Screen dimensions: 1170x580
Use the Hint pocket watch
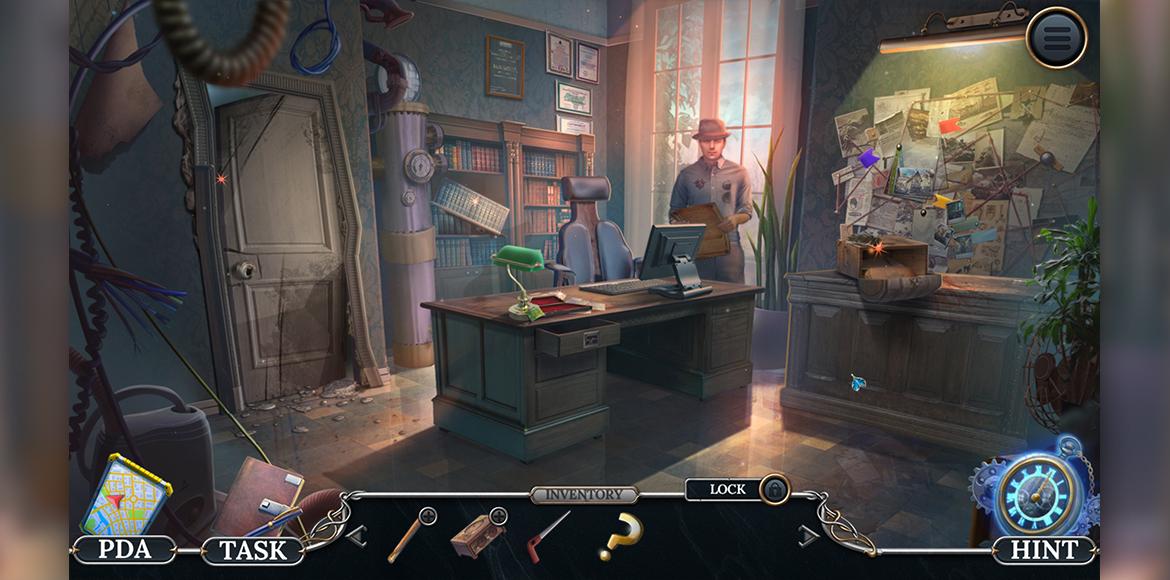point(1039,495)
